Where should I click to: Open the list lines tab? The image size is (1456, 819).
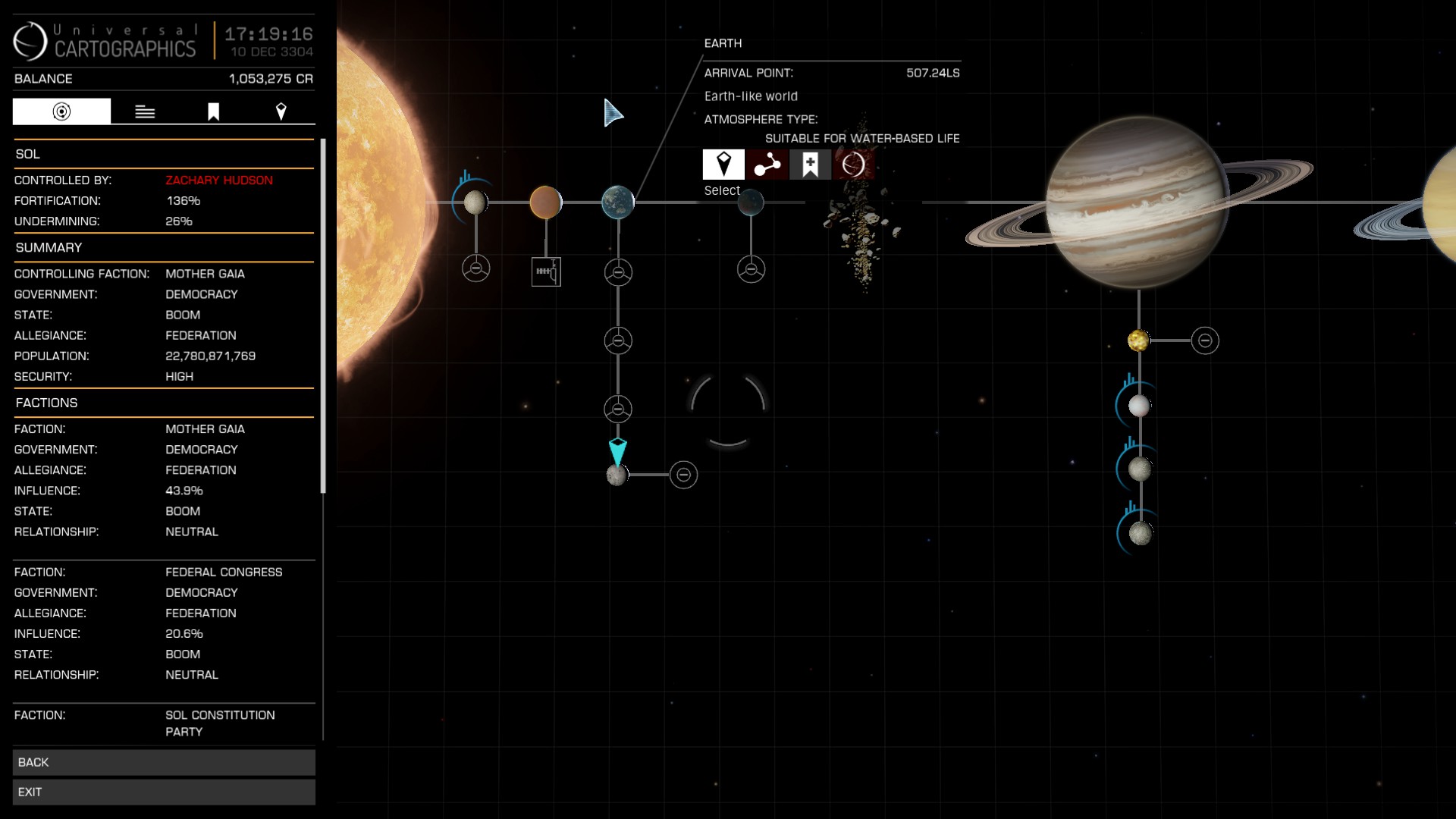145,111
